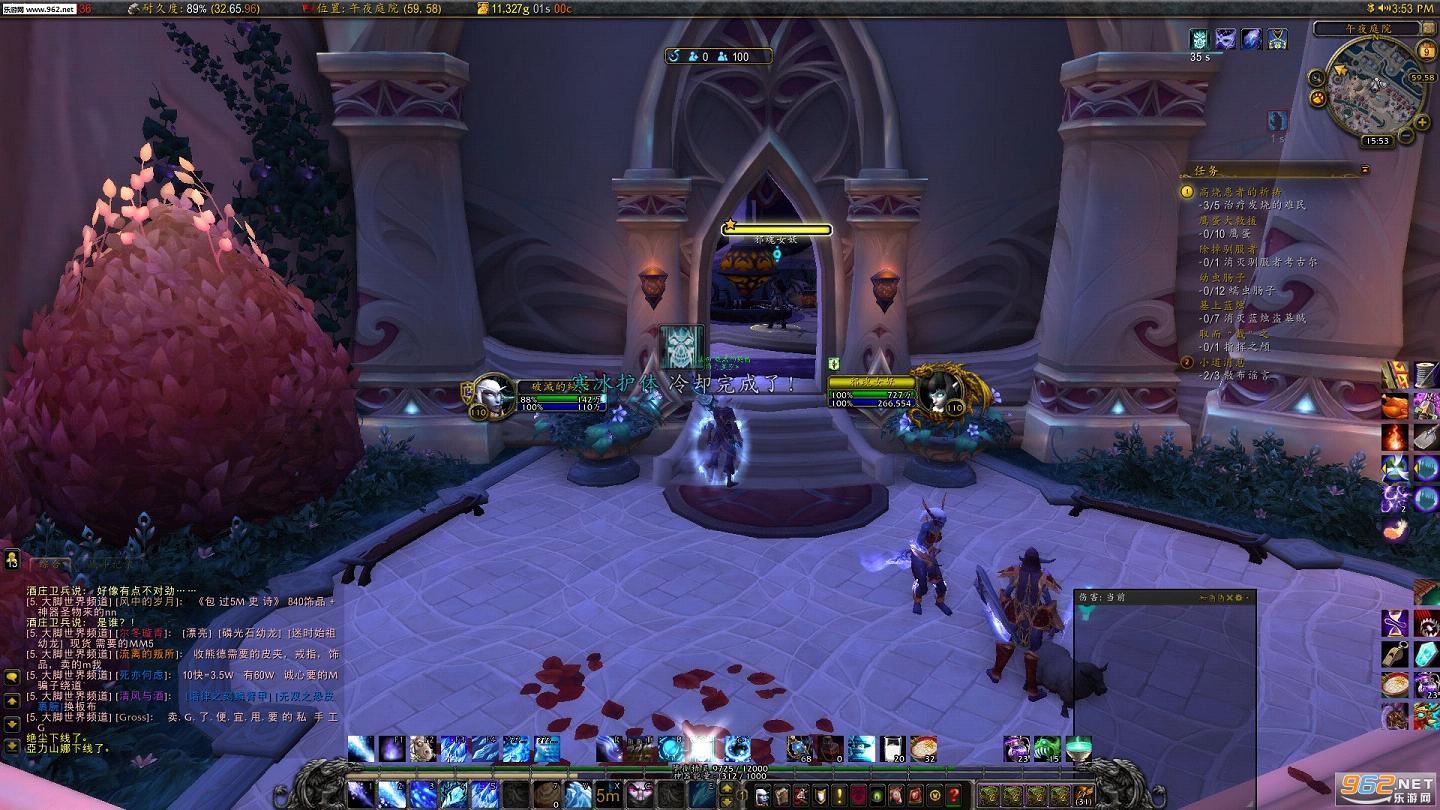Screen dimensions: 1440x810
Task: Open the social friends button showing 13
Action: [x=12, y=561]
